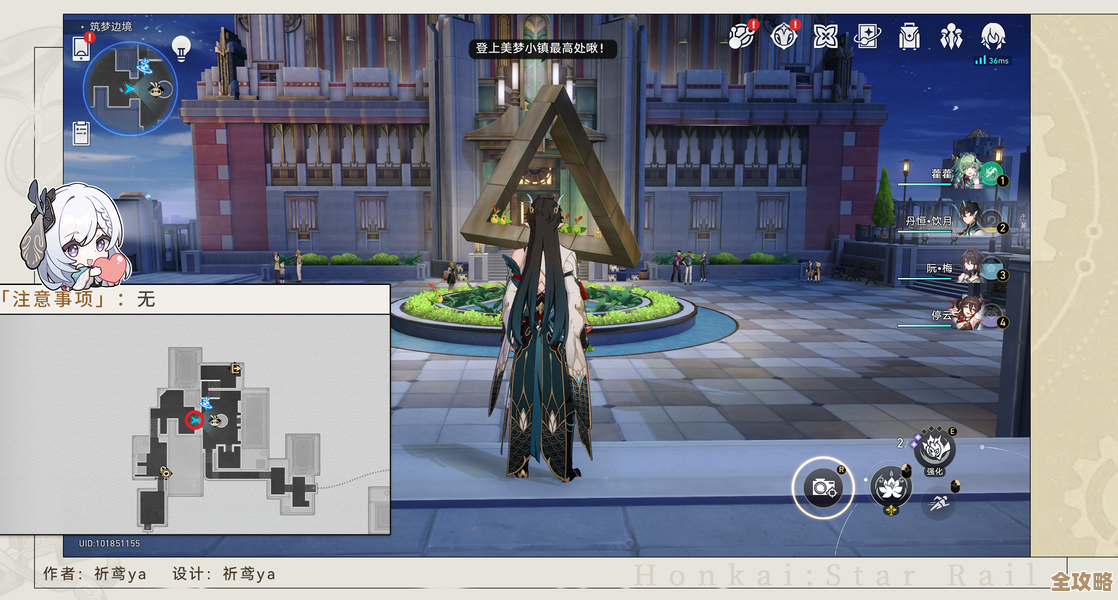This screenshot has height=600, width=1118.
Task: Open the clipboard mission log icon
Action: pos(82,131)
